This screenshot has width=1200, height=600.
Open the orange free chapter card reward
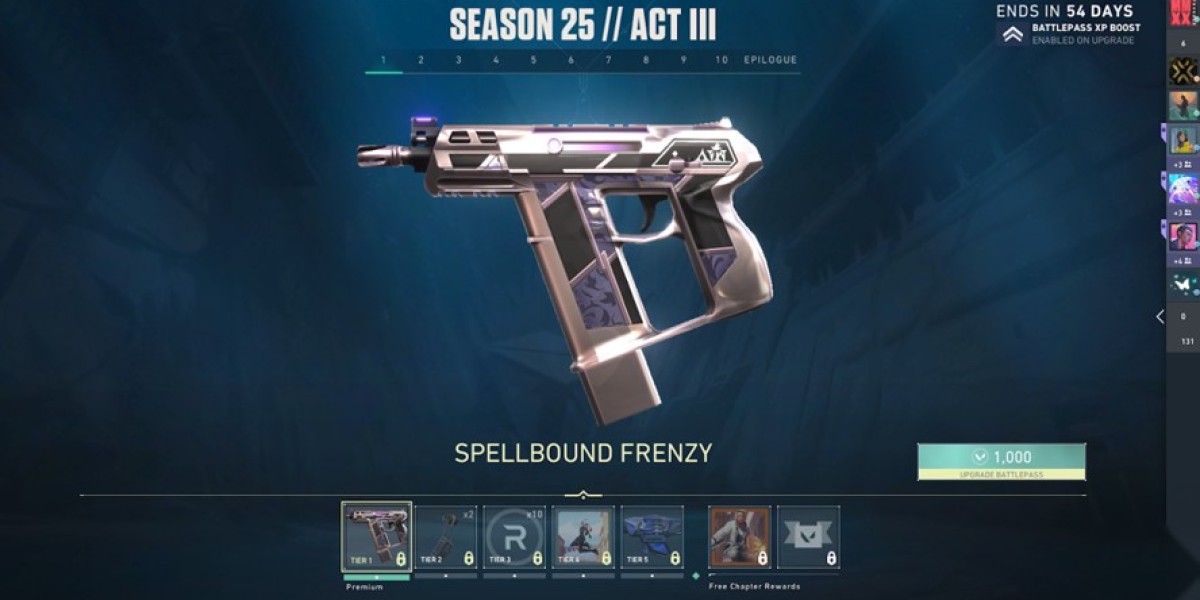[740, 537]
